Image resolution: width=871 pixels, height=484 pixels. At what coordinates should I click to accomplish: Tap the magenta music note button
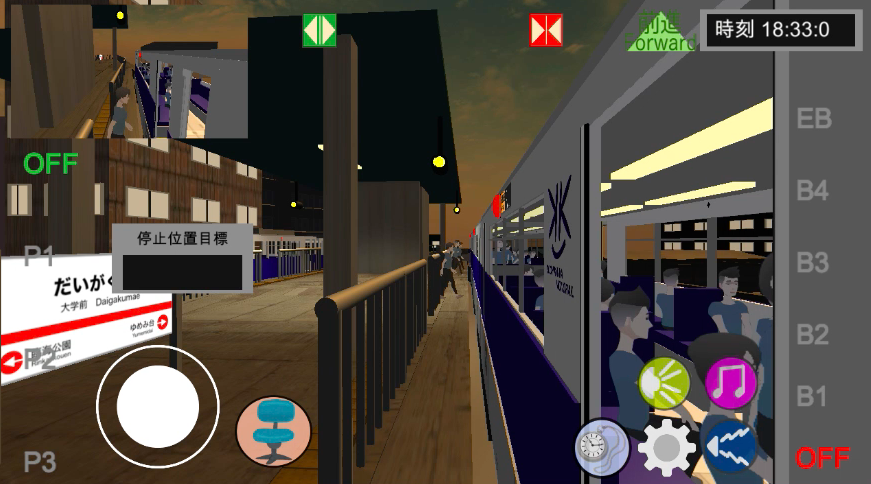(x=731, y=382)
